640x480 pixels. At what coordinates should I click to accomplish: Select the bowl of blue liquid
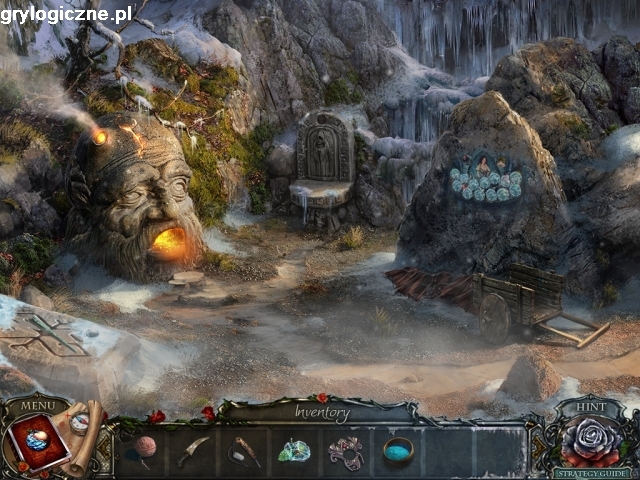pos(398,449)
